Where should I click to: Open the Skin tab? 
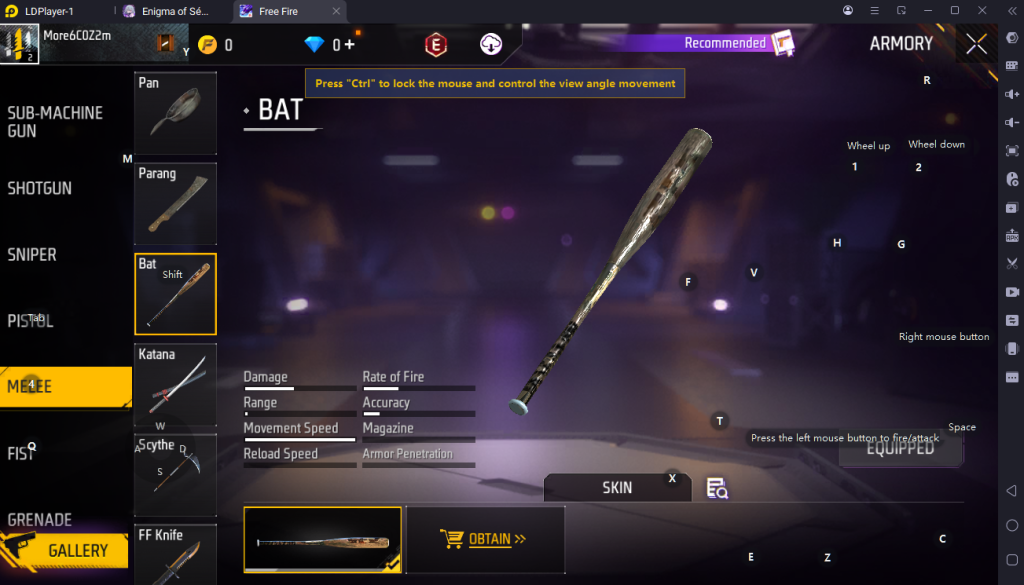(617, 488)
